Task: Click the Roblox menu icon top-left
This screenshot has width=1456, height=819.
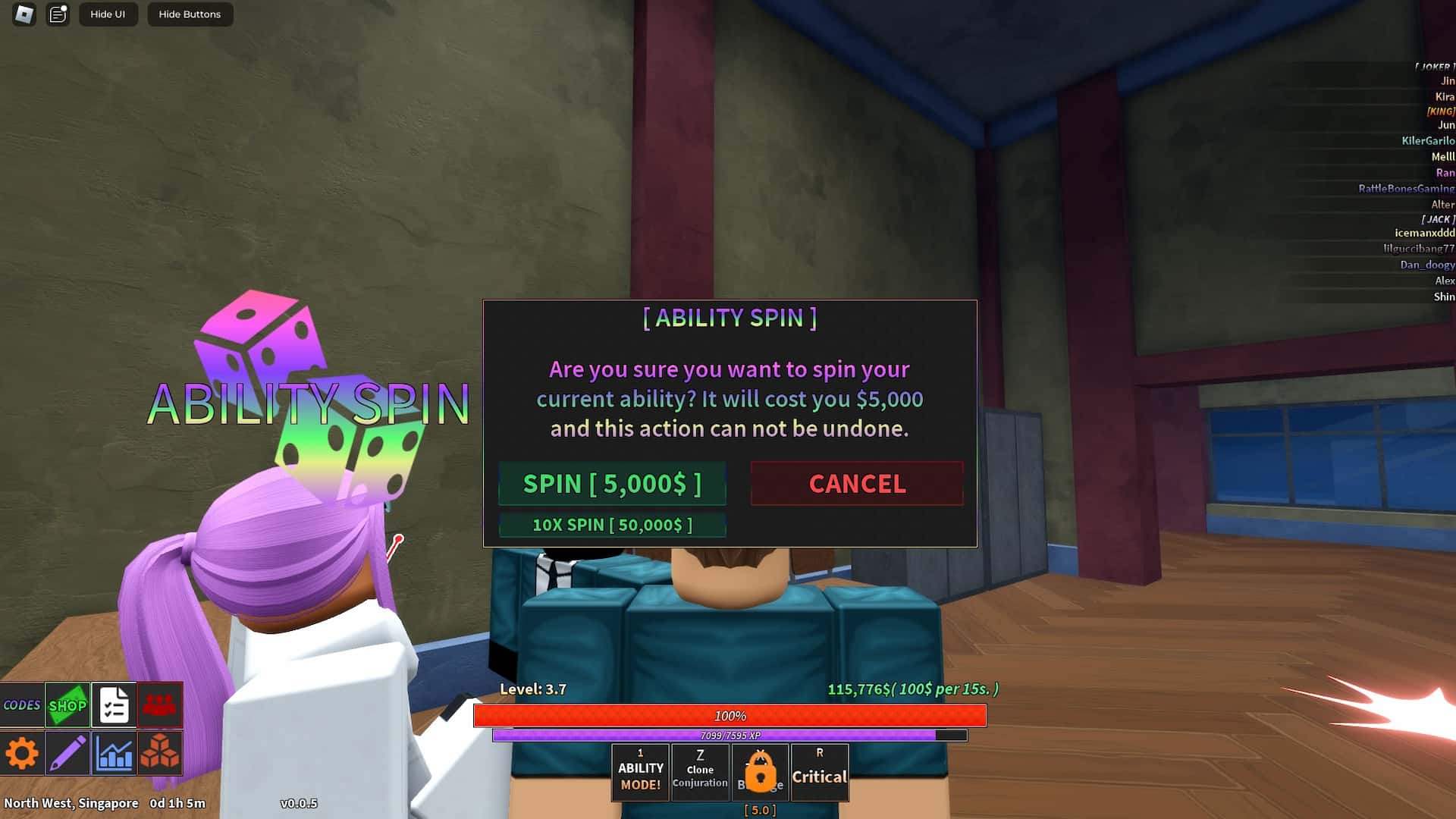Action: pyautogui.click(x=23, y=14)
